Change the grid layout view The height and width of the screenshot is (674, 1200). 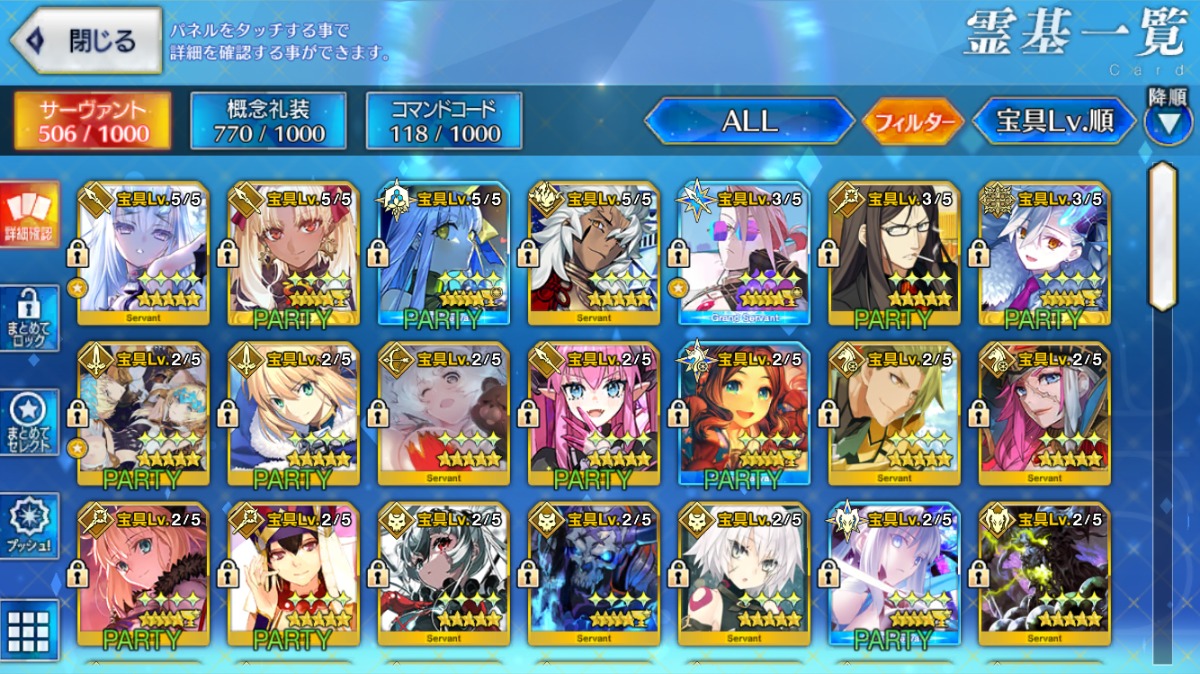29,630
